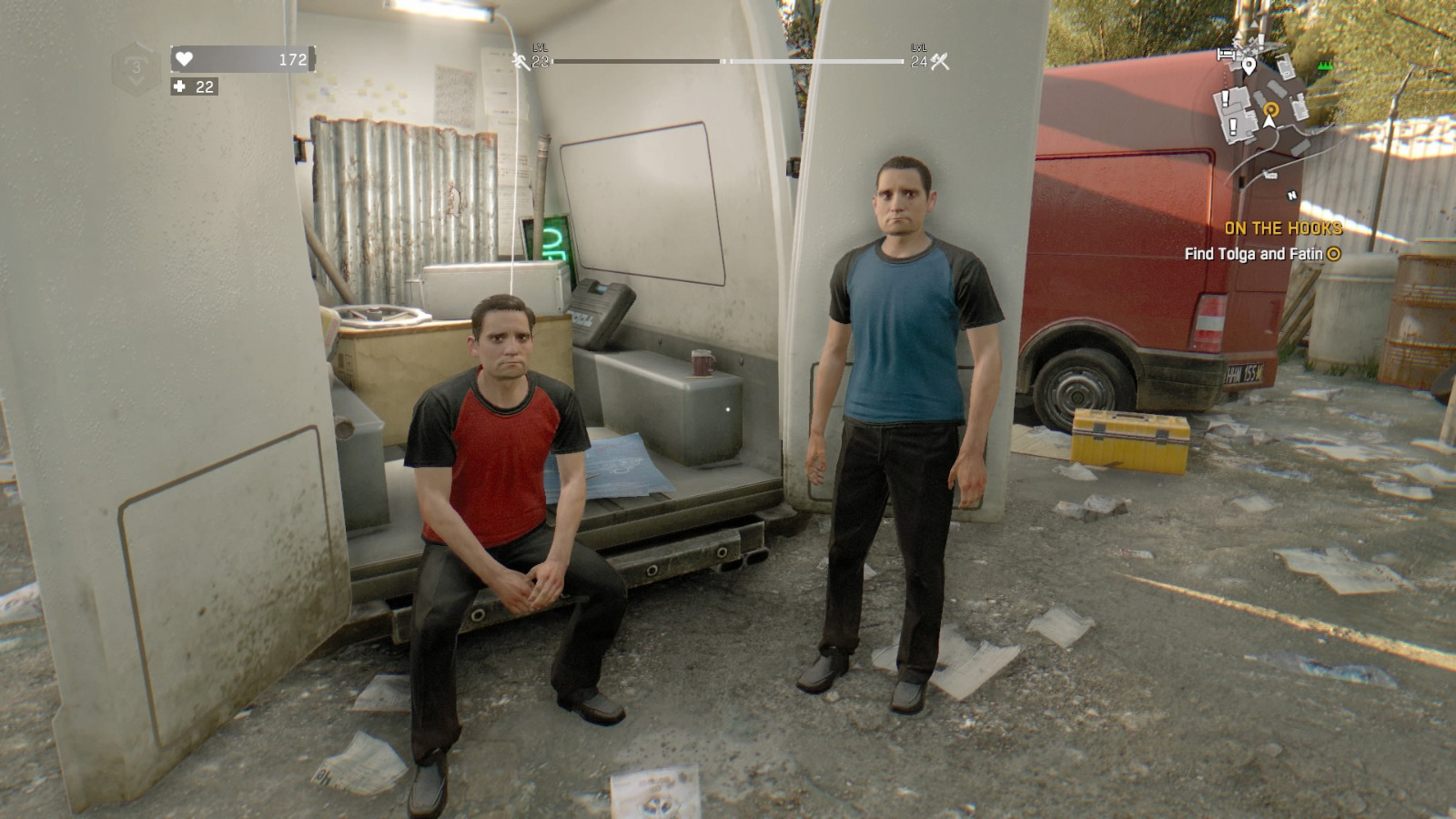Select the white waypoint pin on the minimap
This screenshot has height=819, width=1456.
coord(1249,67)
